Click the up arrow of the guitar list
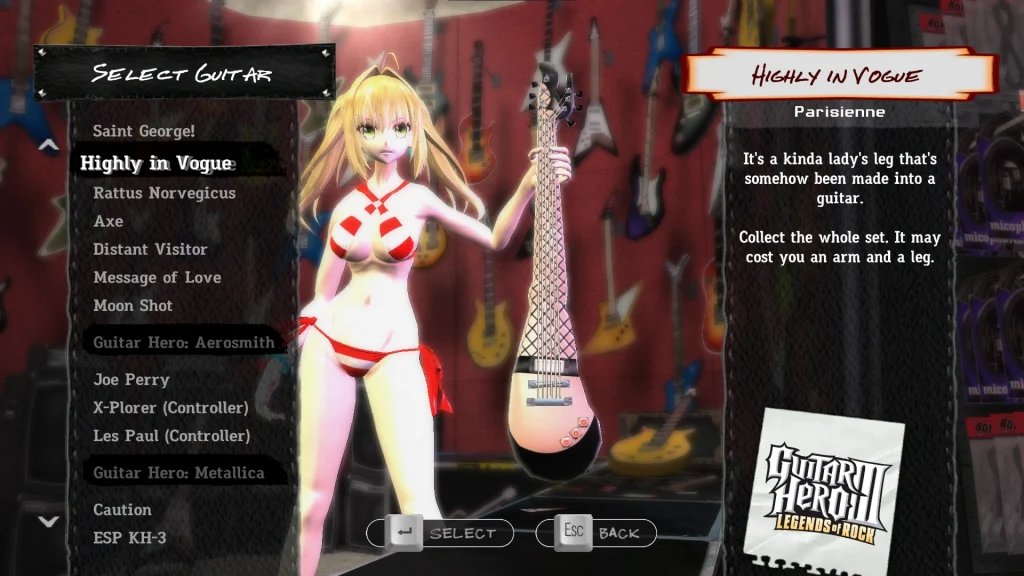Screen dimensions: 1024x576 (48, 146)
